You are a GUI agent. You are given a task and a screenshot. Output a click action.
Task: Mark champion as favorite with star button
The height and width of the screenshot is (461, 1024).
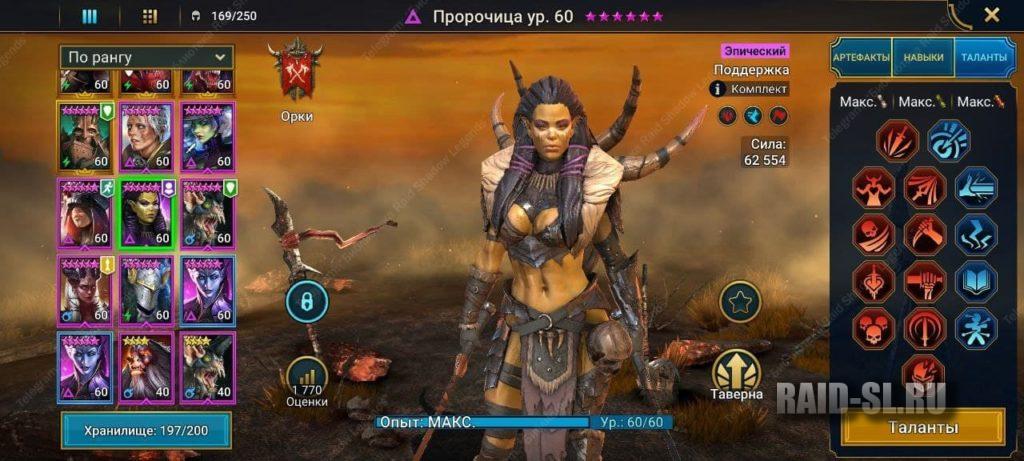click(739, 301)
